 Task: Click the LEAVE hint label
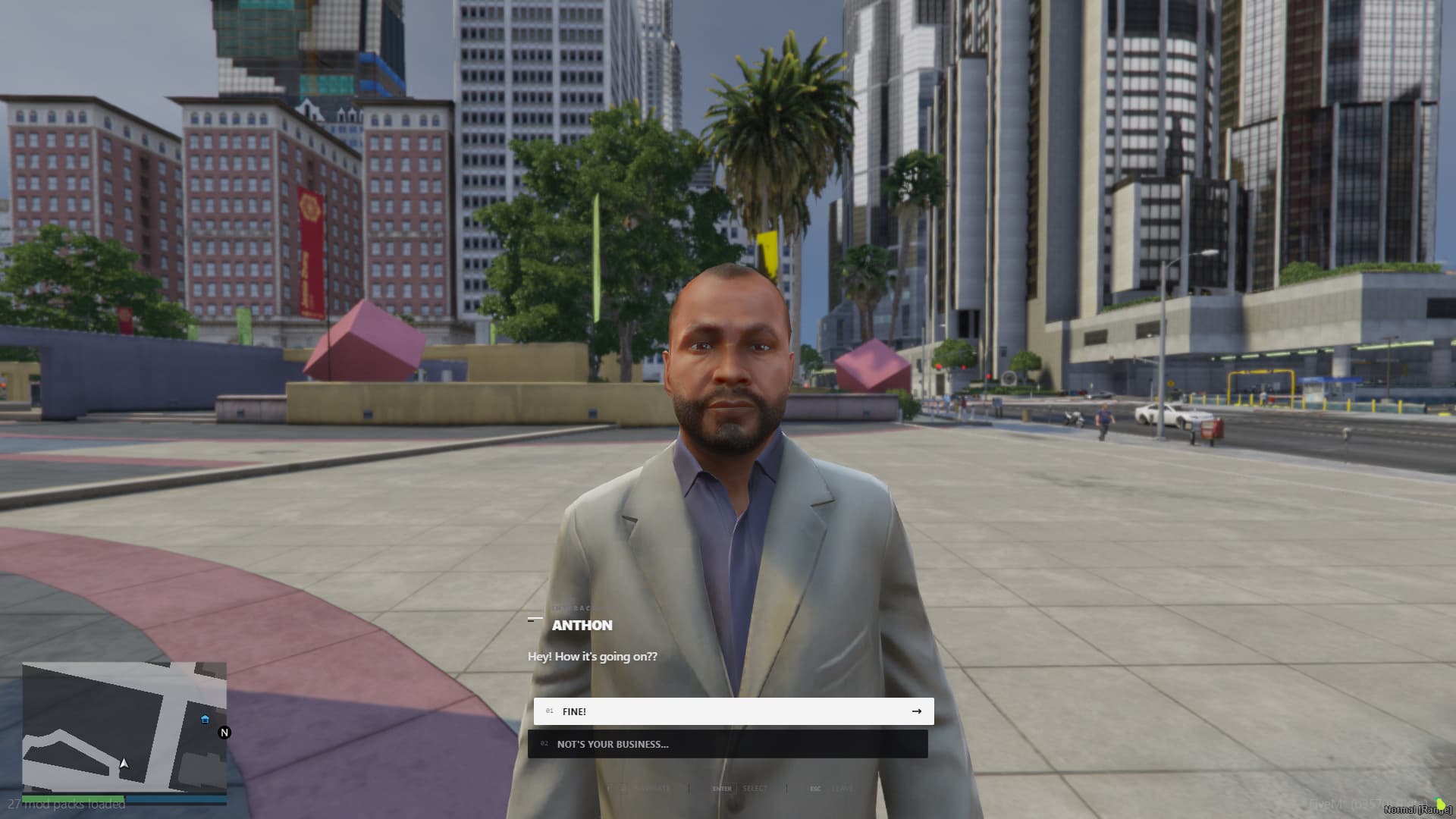(x=842, y=789)
